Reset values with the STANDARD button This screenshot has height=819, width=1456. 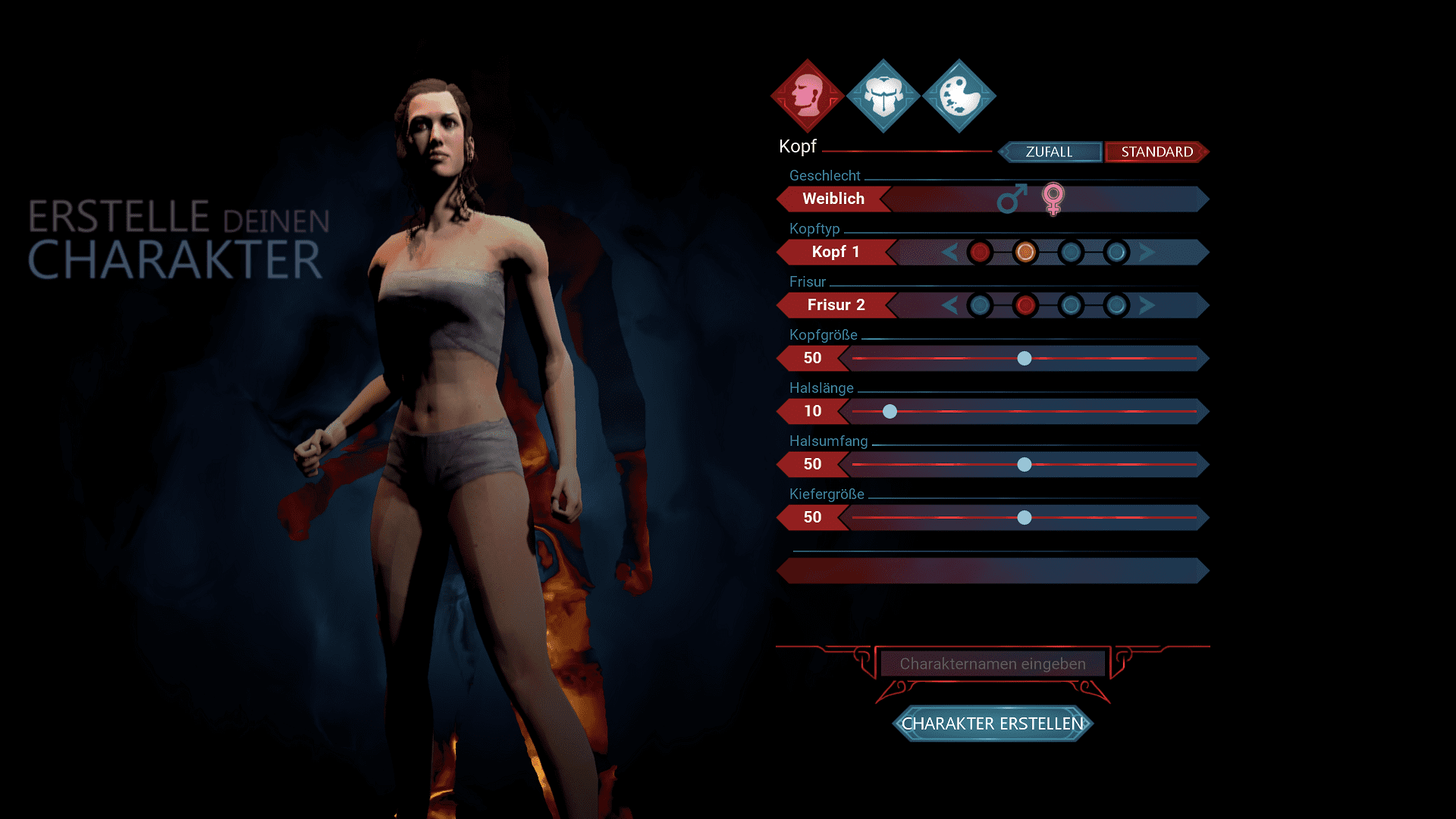(x=1156, y=152)
